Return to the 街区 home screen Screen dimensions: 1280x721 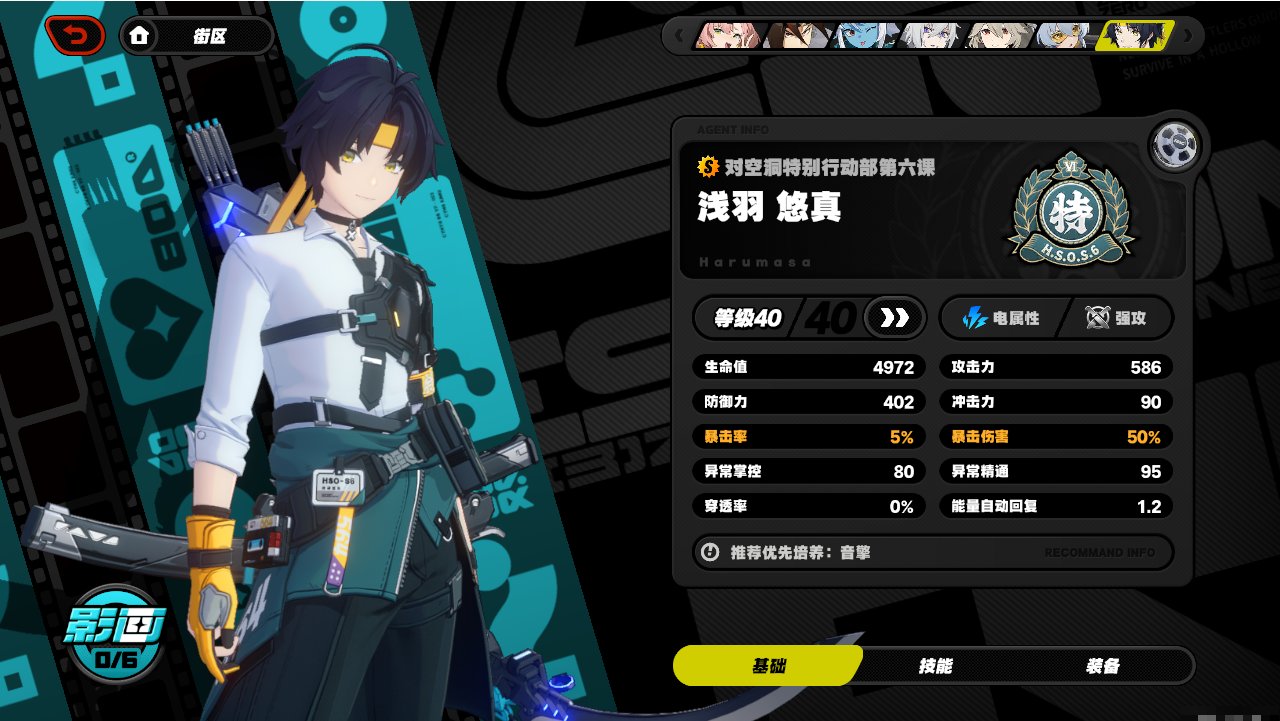pos(196,36)
